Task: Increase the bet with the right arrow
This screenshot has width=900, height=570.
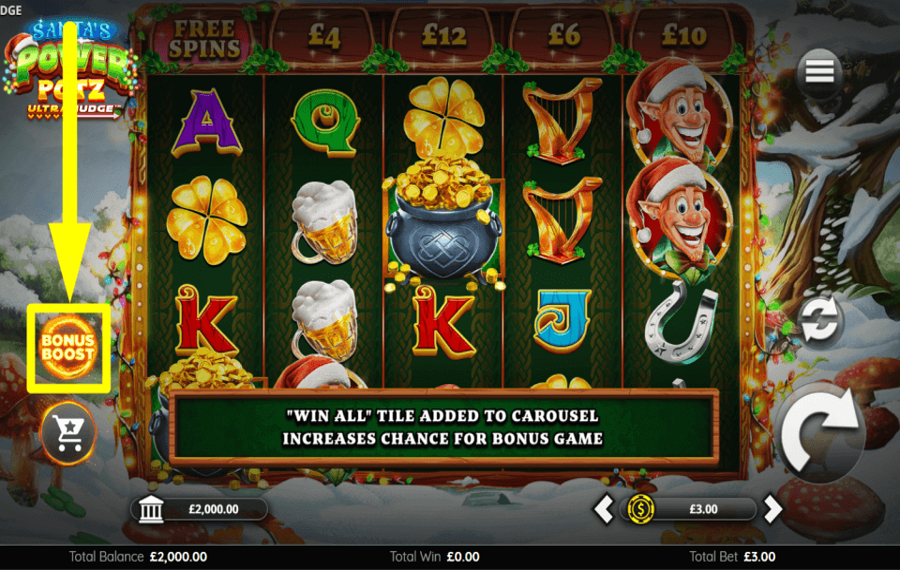Action: coord(772,509)
